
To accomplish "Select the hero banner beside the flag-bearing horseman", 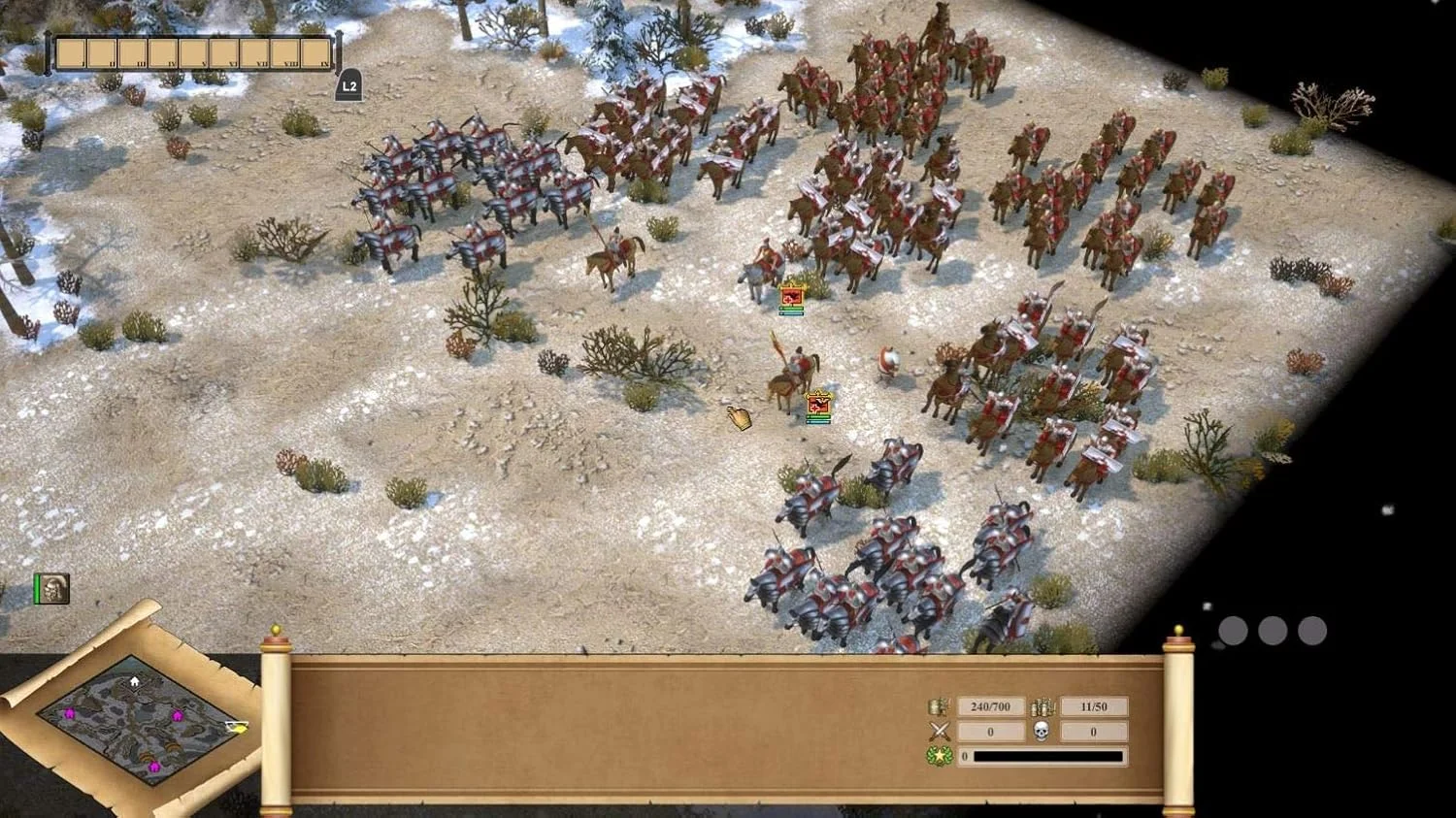I will coord(818,407).
